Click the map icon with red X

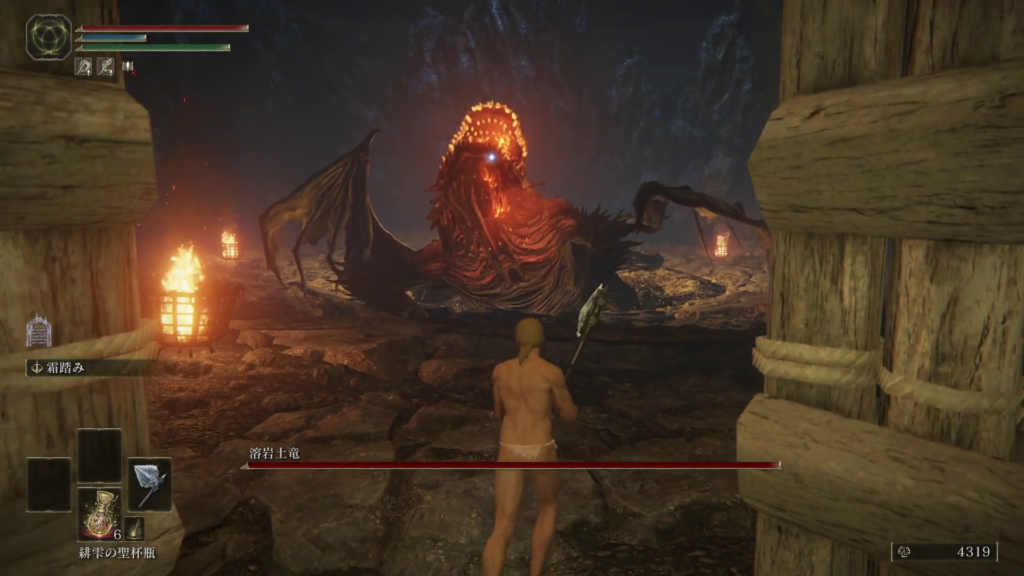129,67
